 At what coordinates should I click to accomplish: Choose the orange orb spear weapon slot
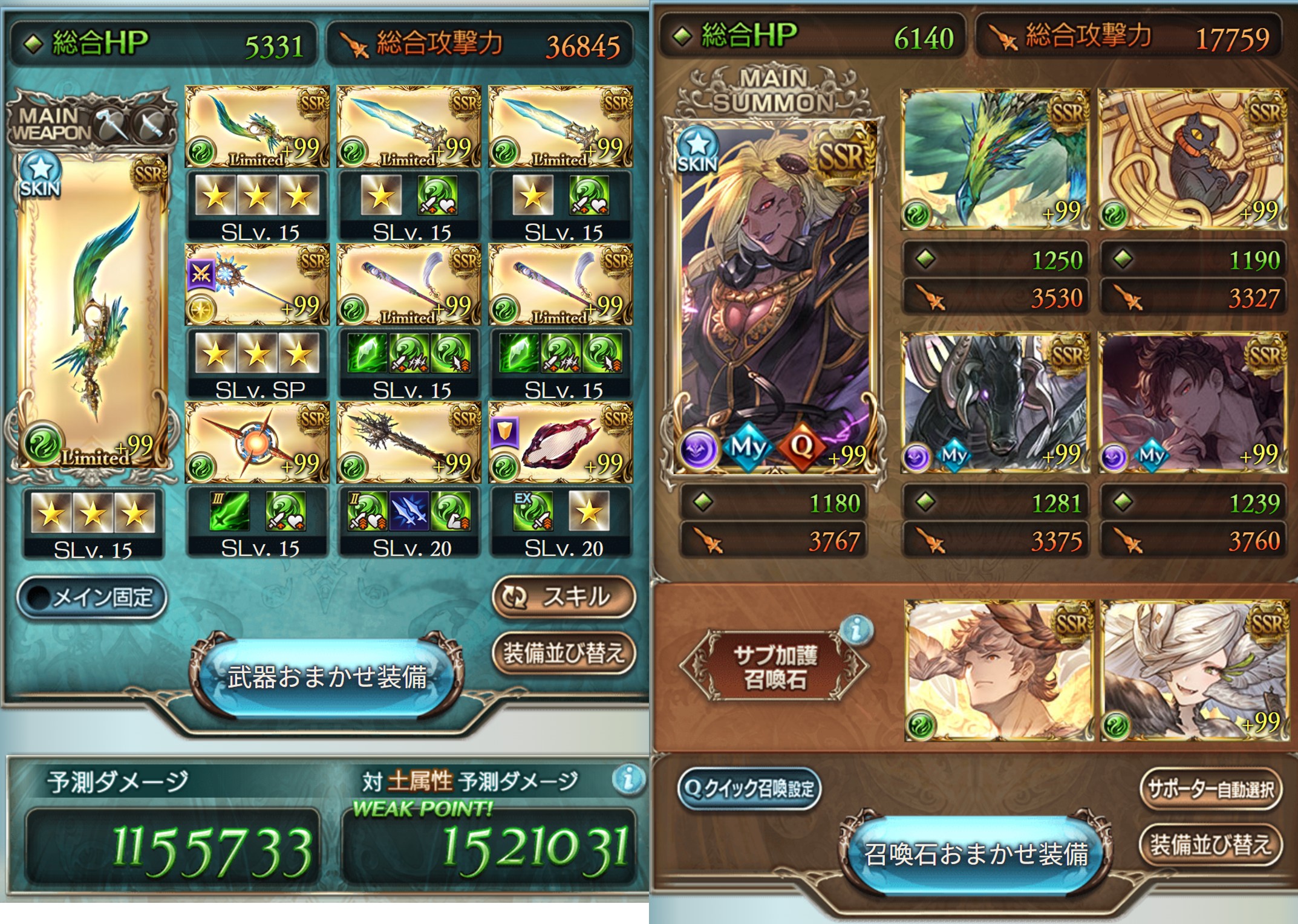[x=258, y=442]
